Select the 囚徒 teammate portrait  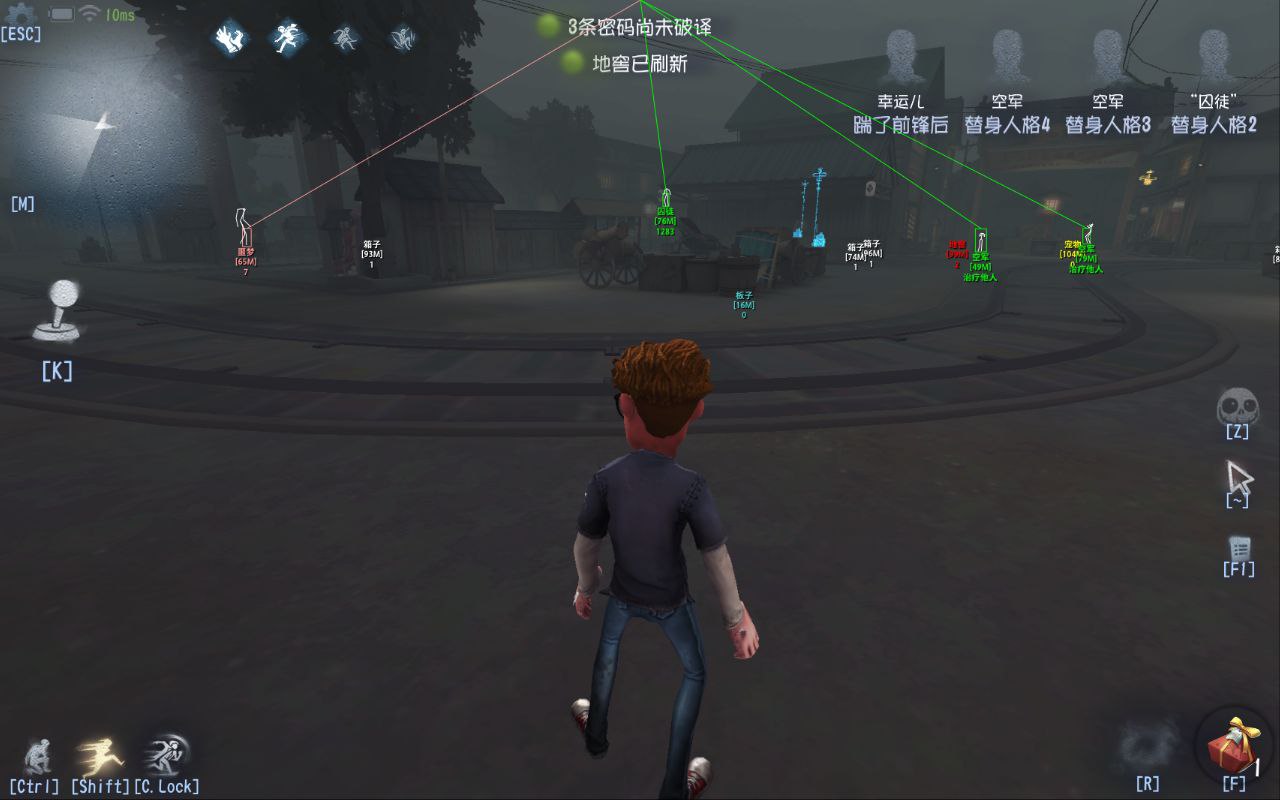(1214, 57)
